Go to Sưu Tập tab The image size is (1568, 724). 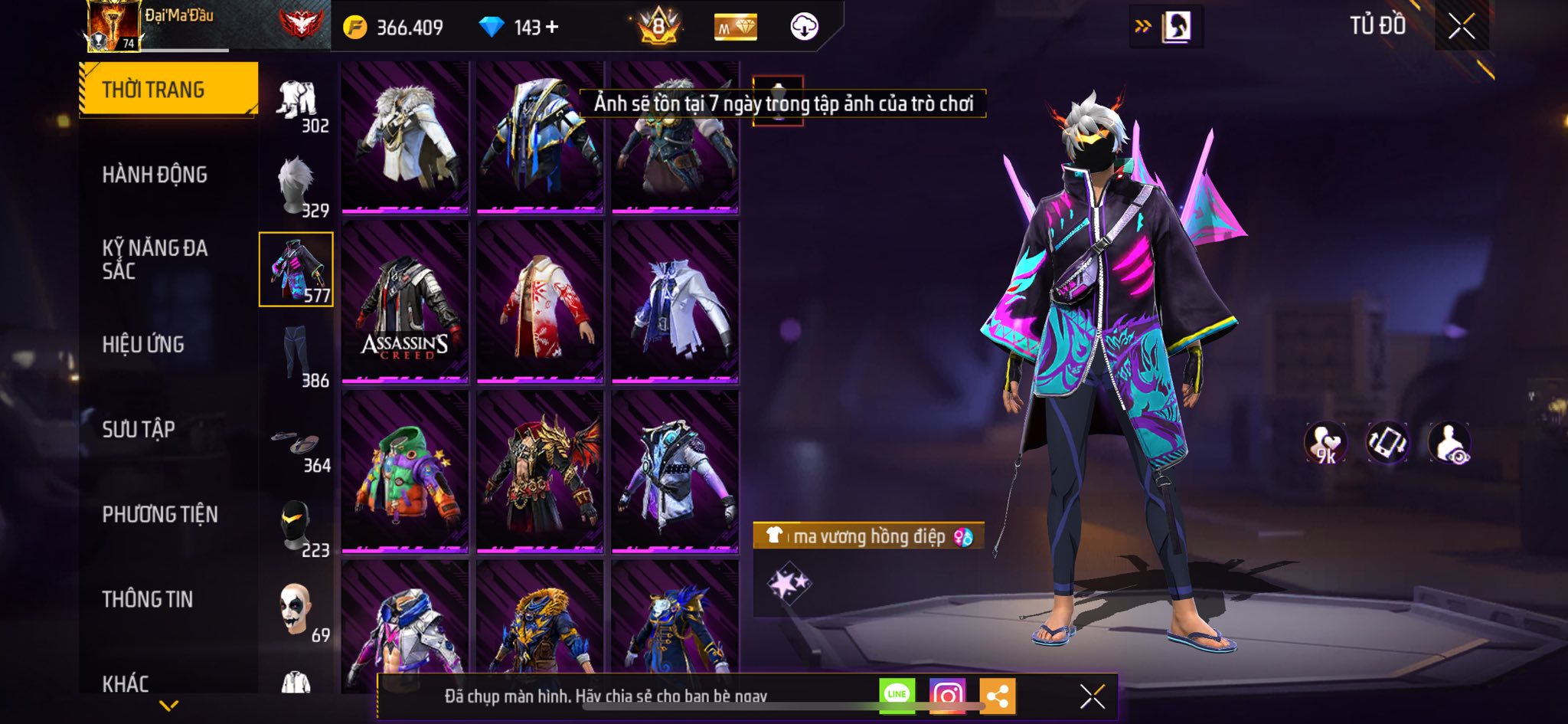pyautogui.click(x=139, y=429)
